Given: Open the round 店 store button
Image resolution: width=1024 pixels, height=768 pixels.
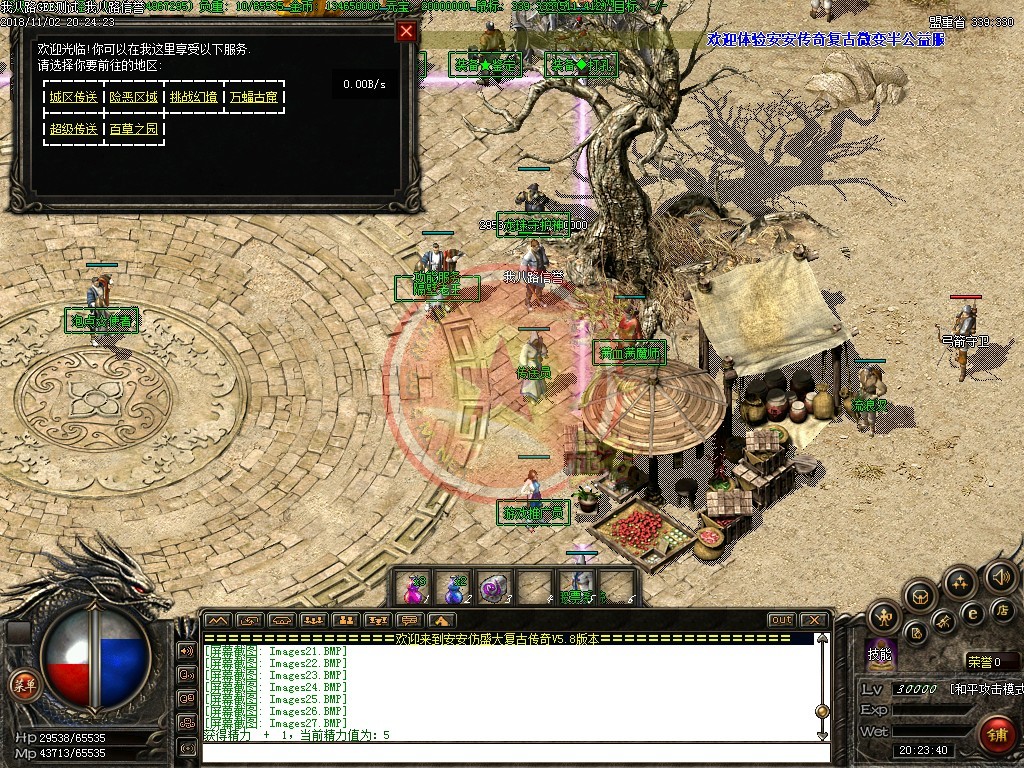Looking at the screenshot, I should pyautogui.click(x=1002, y=609).
